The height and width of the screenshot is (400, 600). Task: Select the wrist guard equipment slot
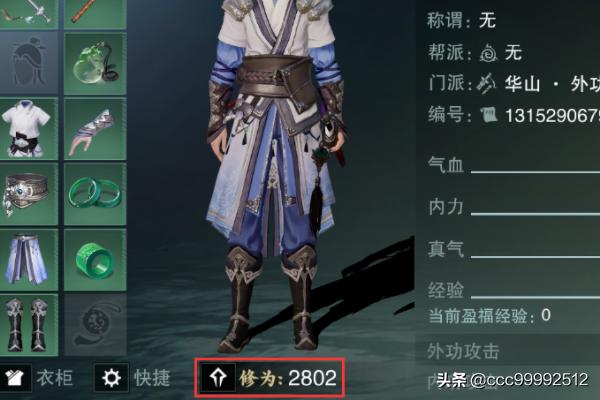94,128
